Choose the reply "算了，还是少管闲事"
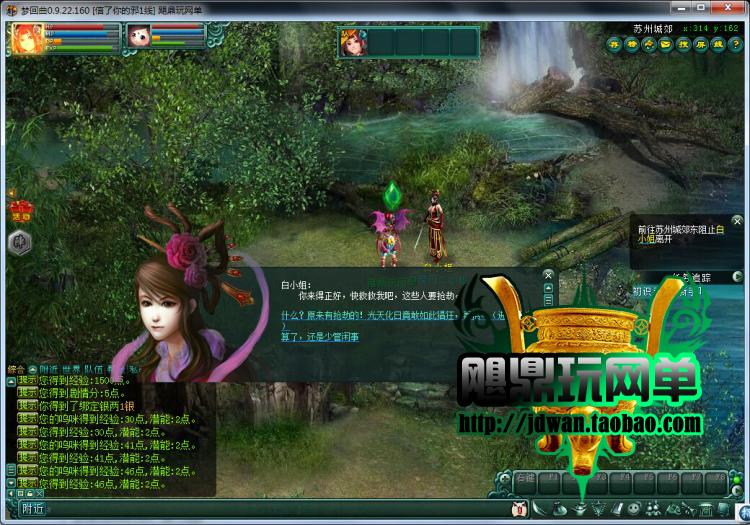Viewport: 750px width, 525px height. [320, 337]
